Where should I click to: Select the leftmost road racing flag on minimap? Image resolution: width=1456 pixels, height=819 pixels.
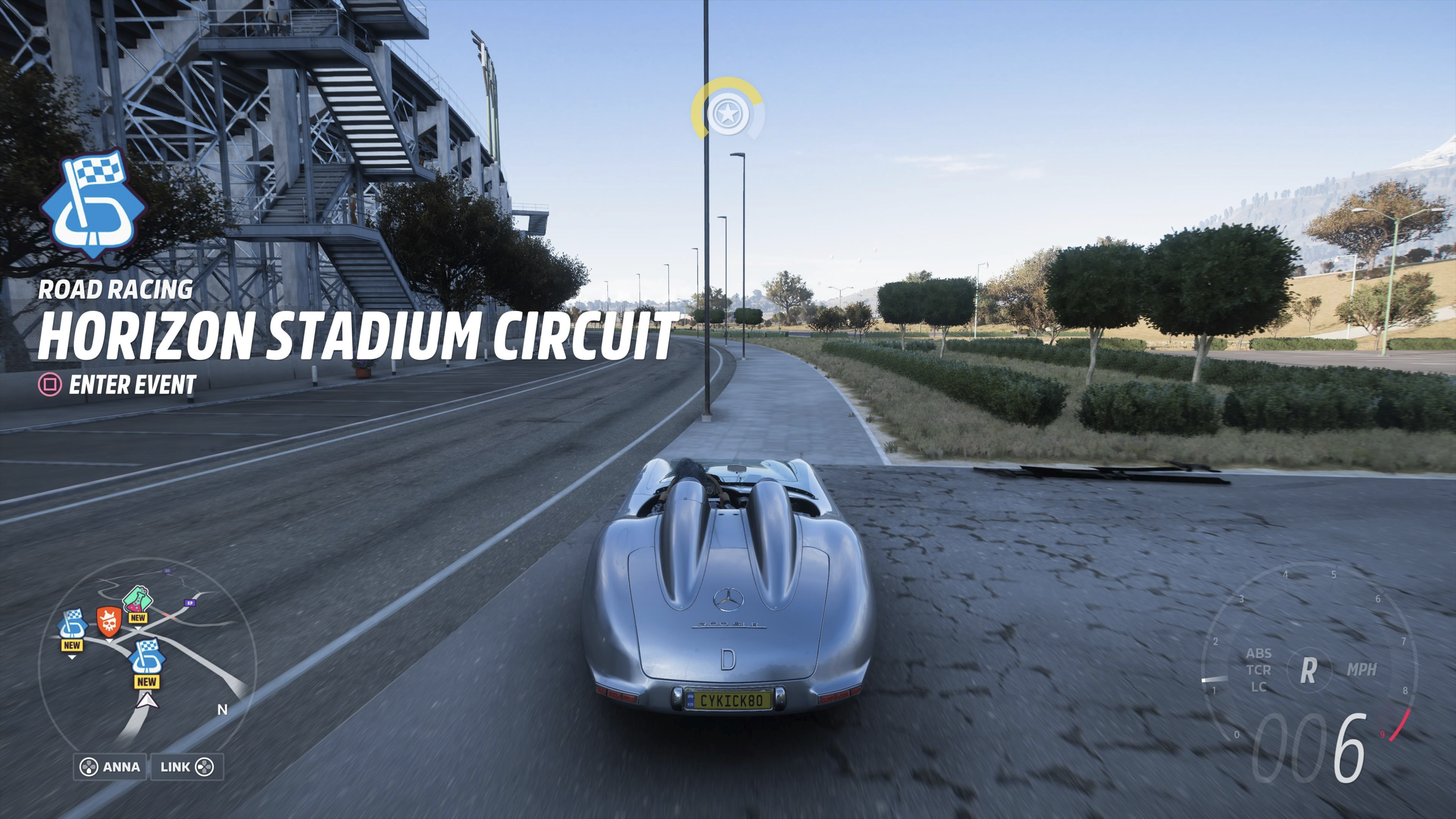pyautogui.click(x=72, y=624)
